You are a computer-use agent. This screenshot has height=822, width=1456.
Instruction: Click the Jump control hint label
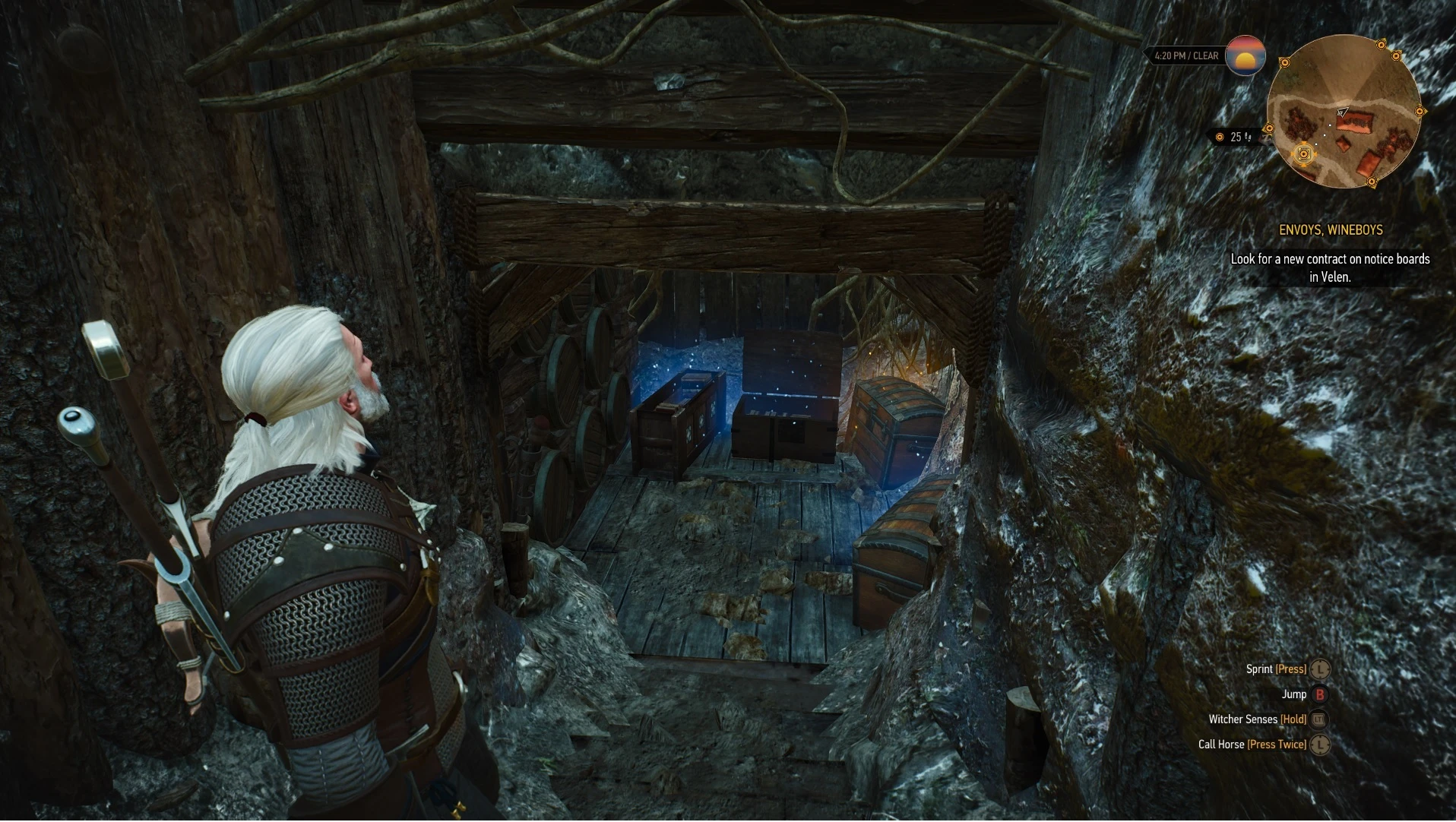tap(1294, 694)
